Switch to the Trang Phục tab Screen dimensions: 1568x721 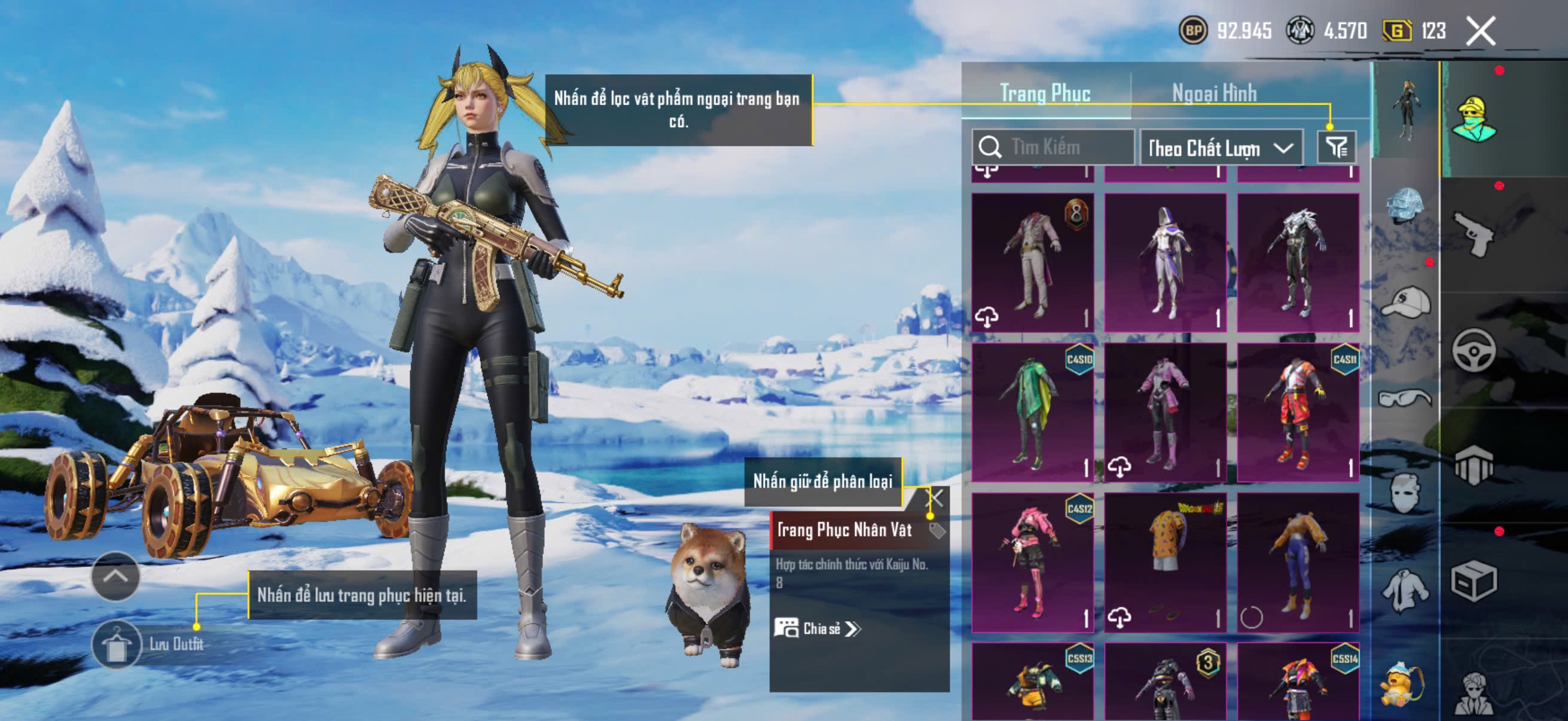click(x=1045, y=93)
